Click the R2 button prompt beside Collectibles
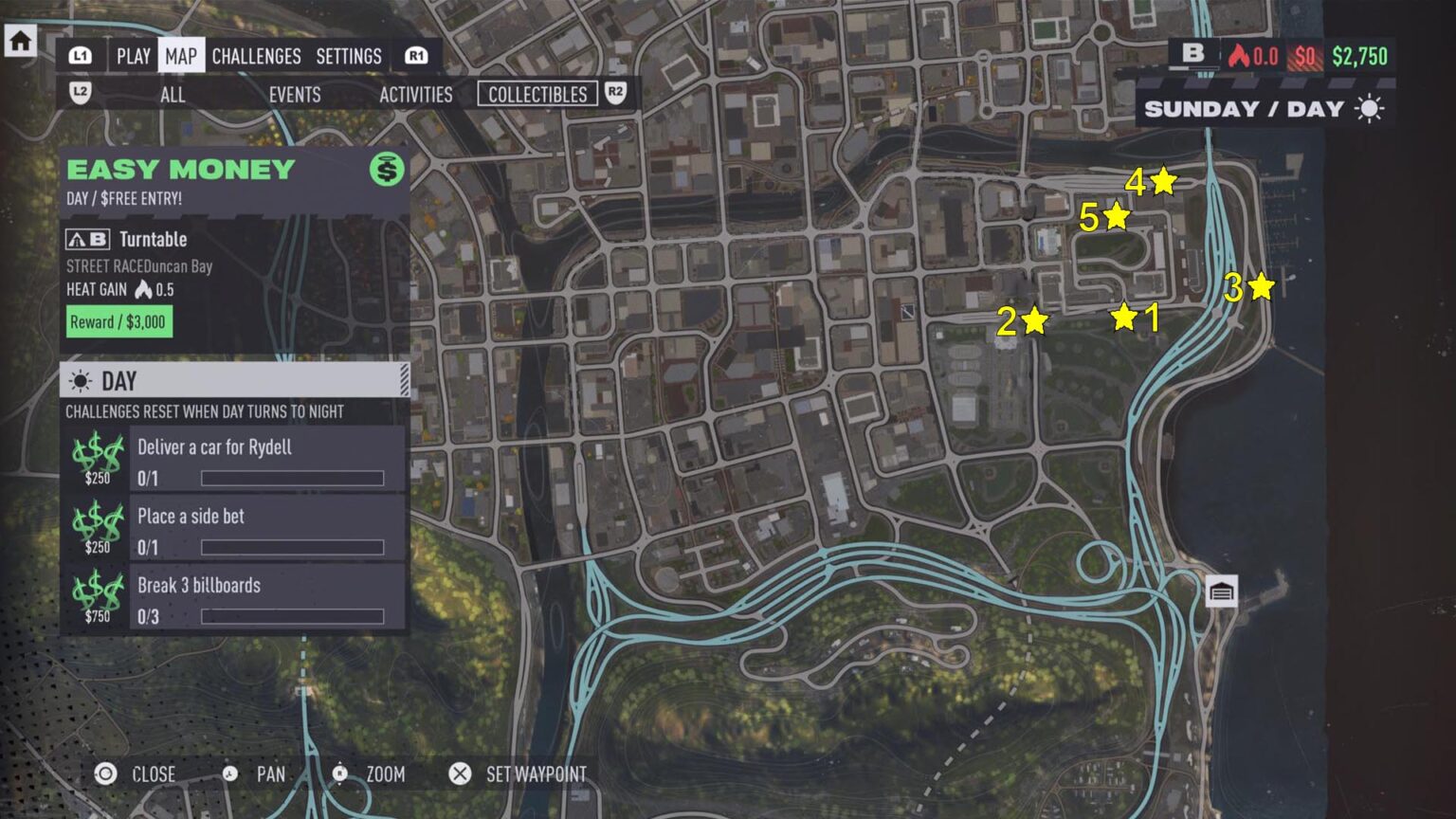This screenshot has height=819, width=1456. (x=618, y=94)
